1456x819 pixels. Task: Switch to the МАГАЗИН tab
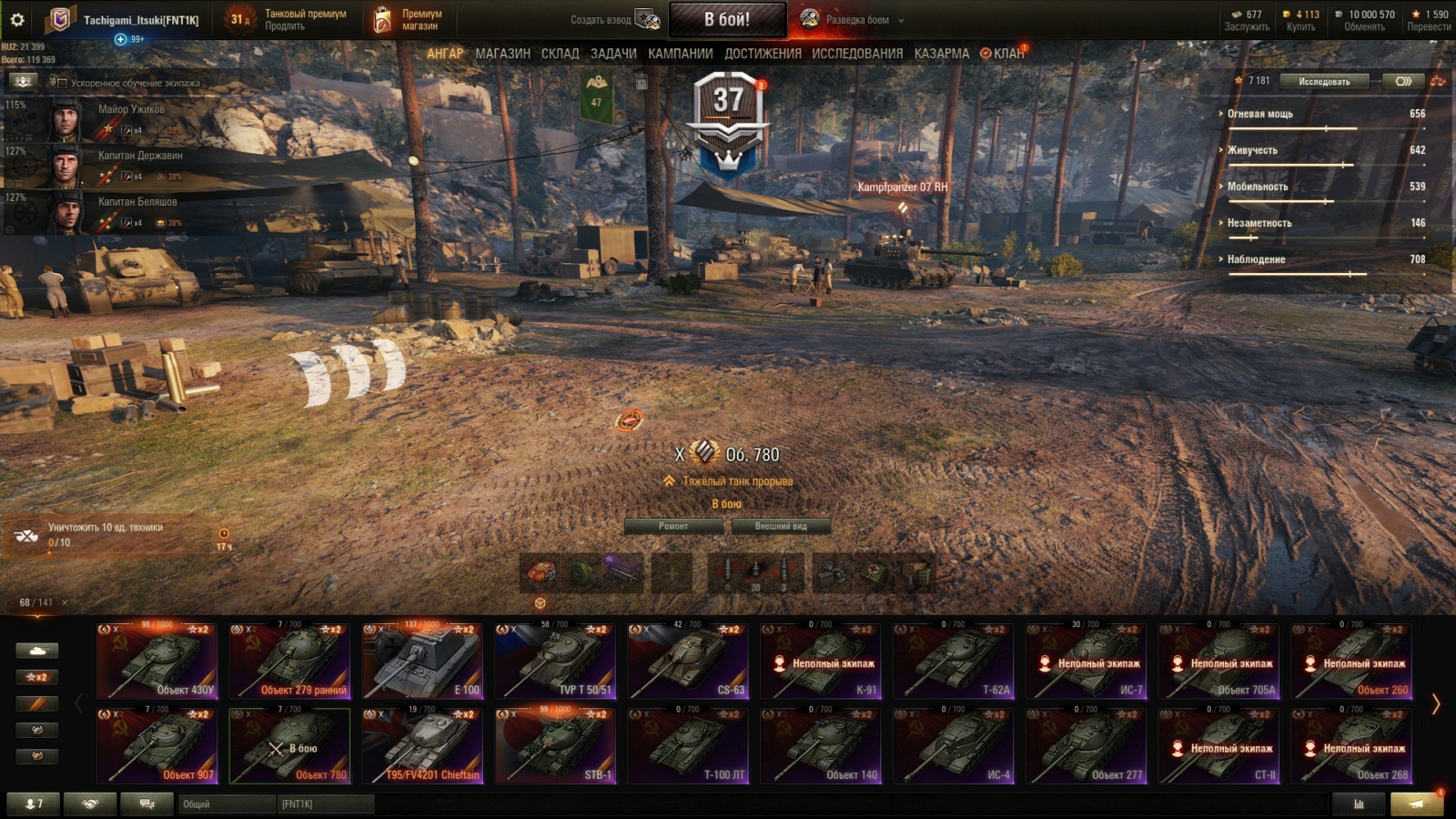click(x=502, y=54)
